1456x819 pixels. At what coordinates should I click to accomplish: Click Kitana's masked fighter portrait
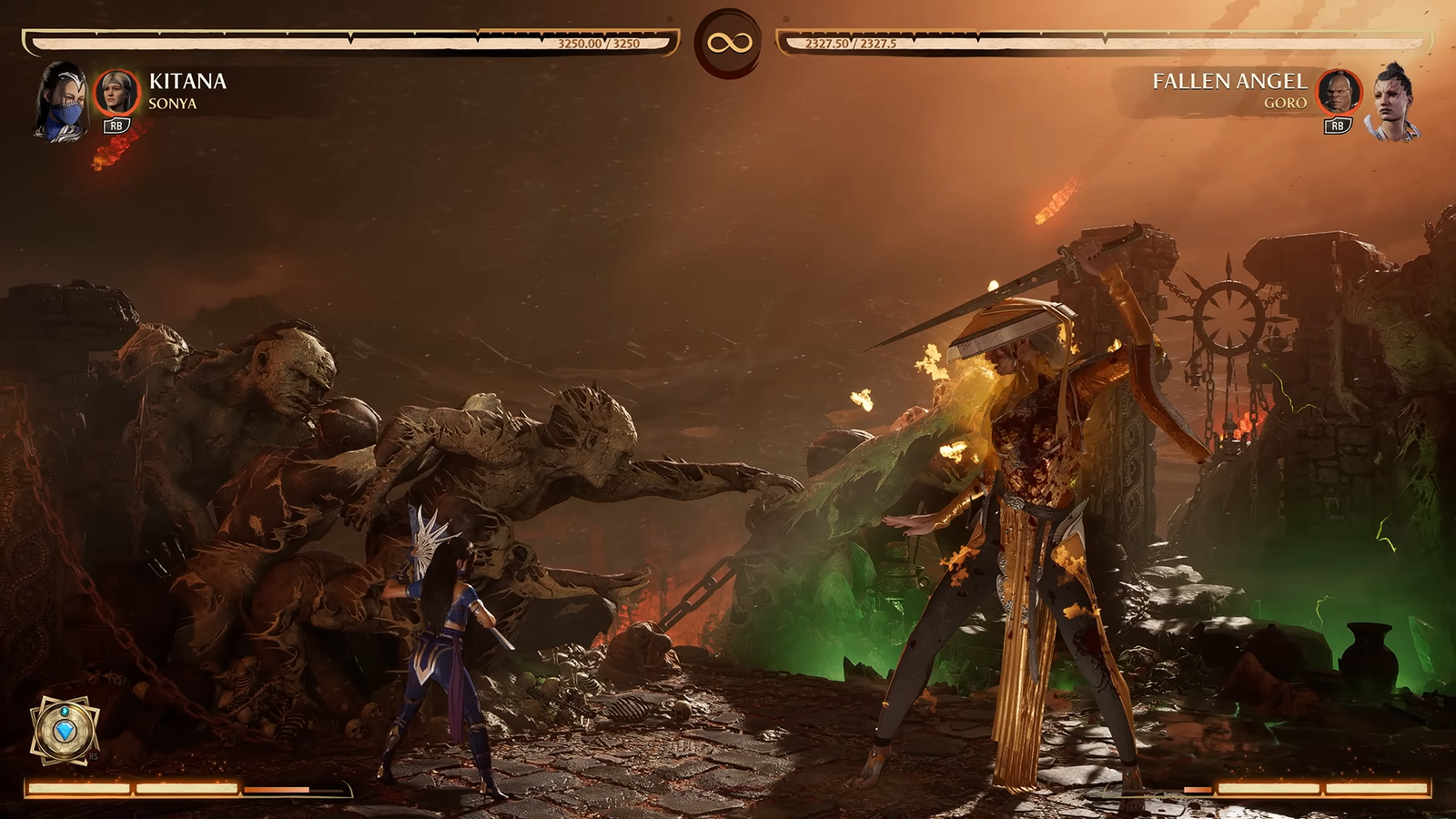[62, 102]
